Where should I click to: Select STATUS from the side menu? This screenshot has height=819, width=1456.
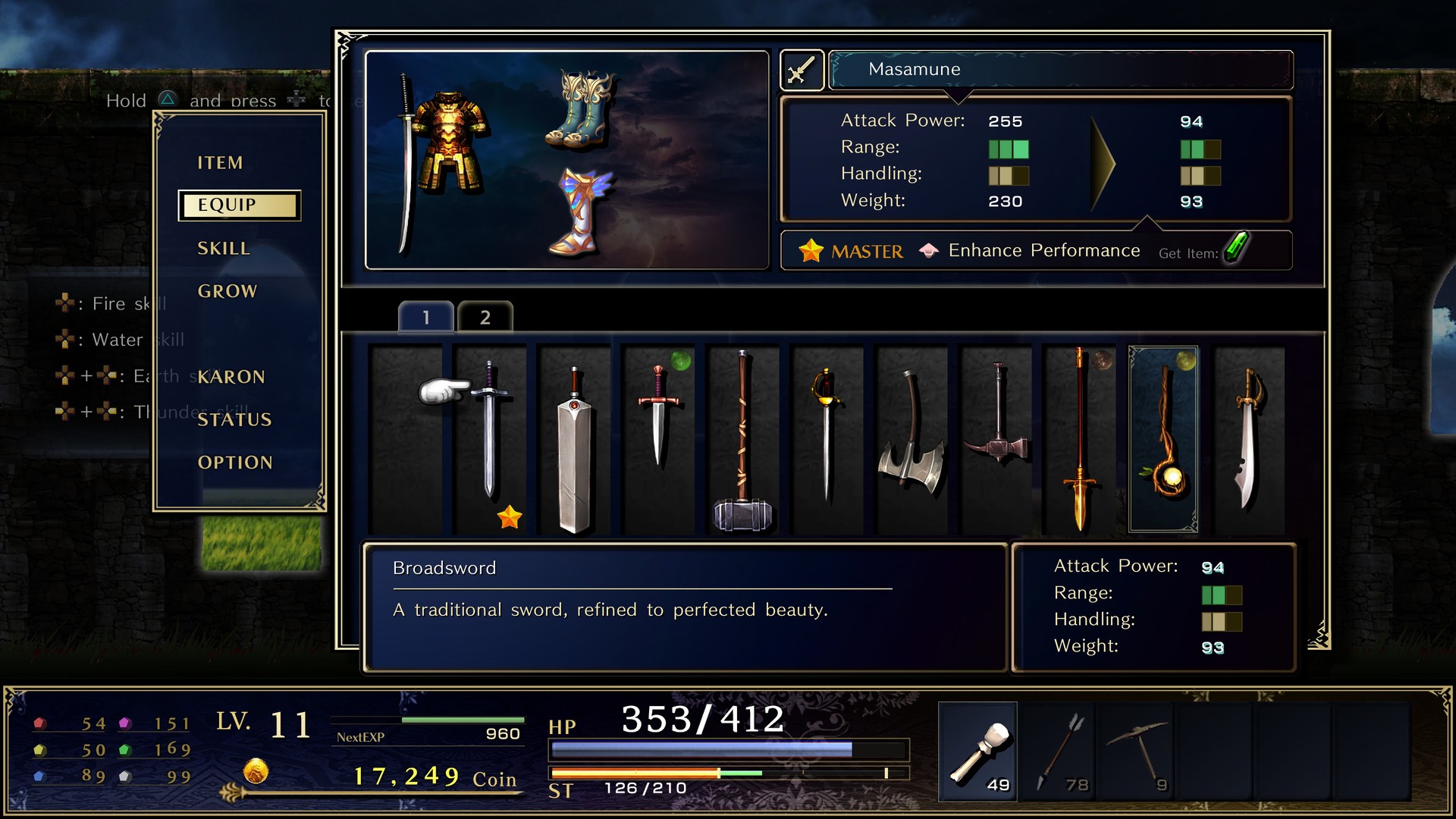click(x=235, y=419)
